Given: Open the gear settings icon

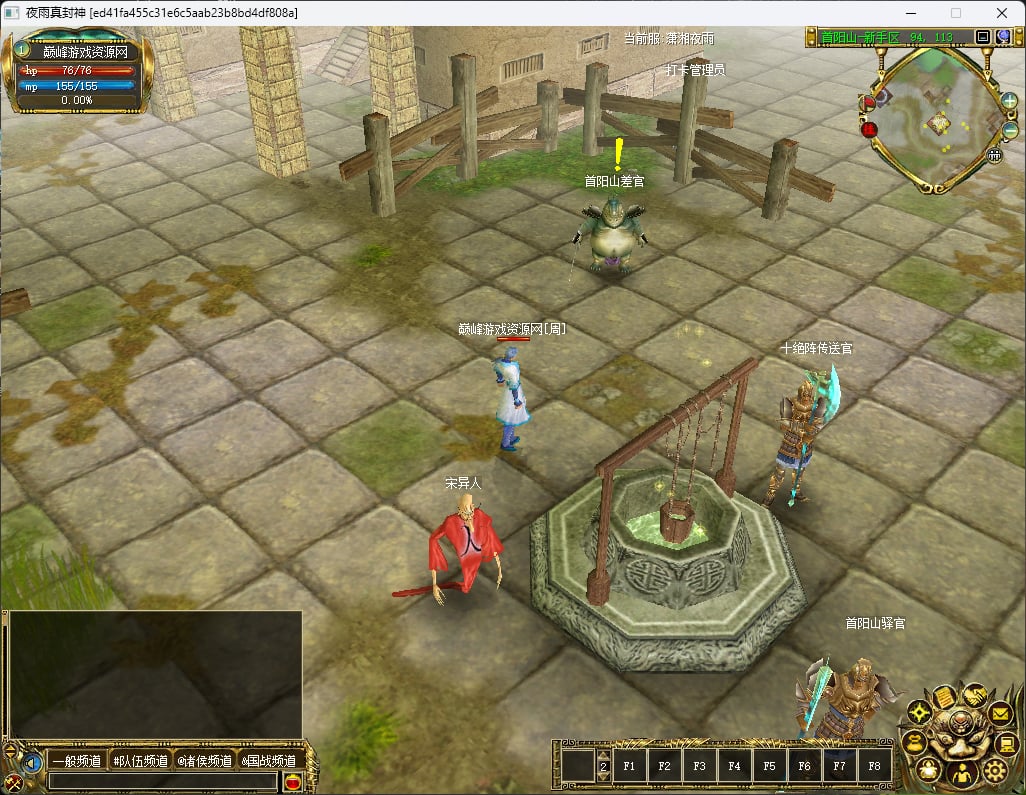Looking at the screenshot, I should [x=994, y=769].
